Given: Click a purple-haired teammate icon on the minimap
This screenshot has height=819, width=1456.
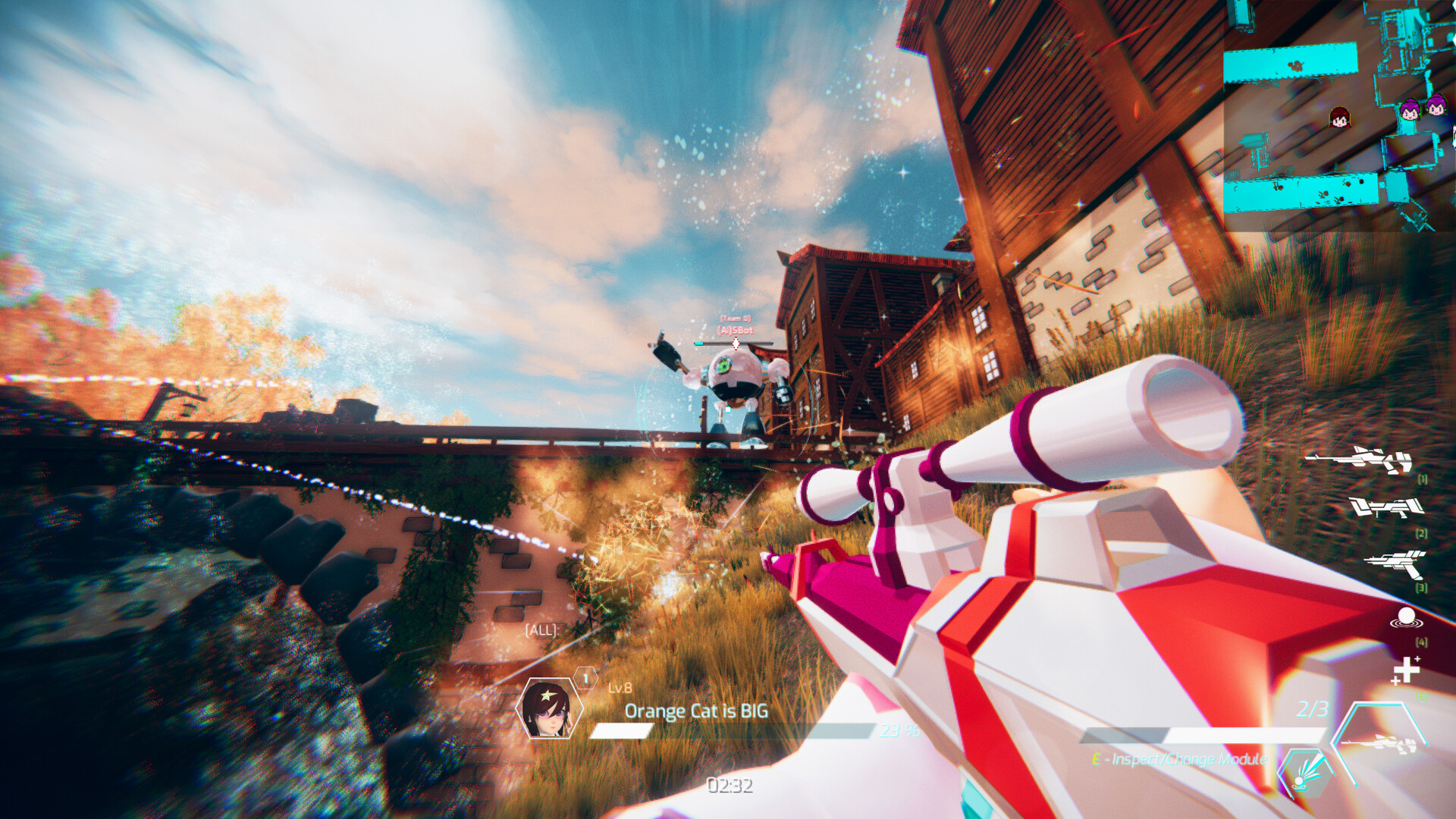Looking at the screenshot, I should (x=1410, y=109).
